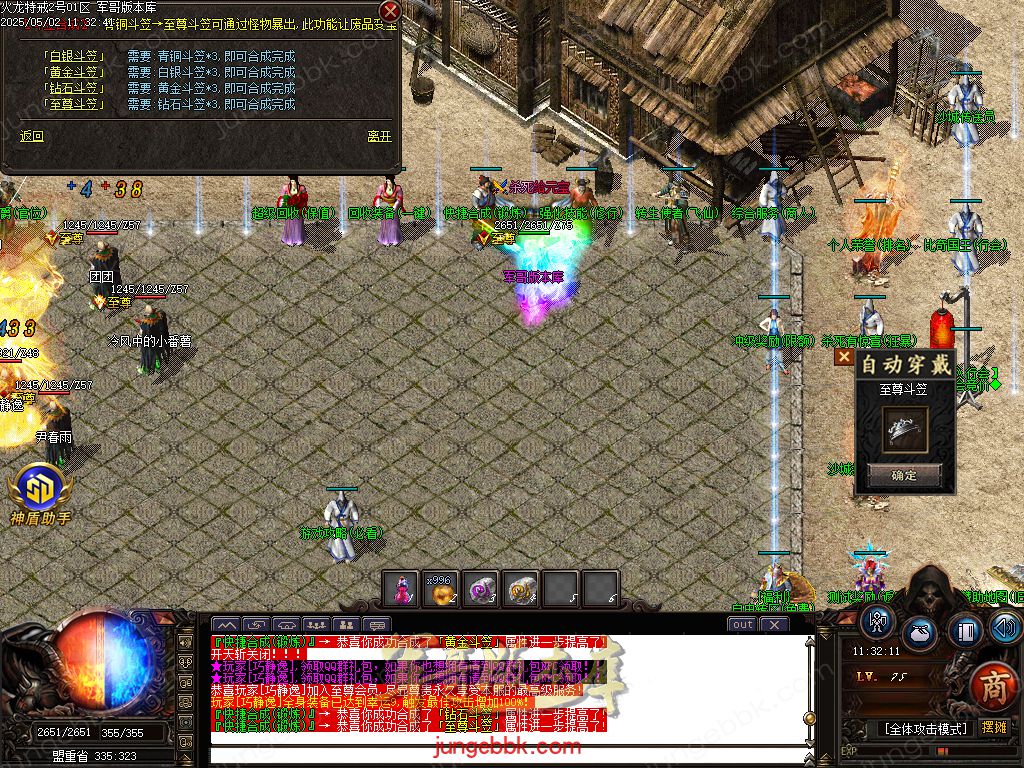Select the 白银斗笠 synthesis option
1024x768 pixels.
click(75, 56)
